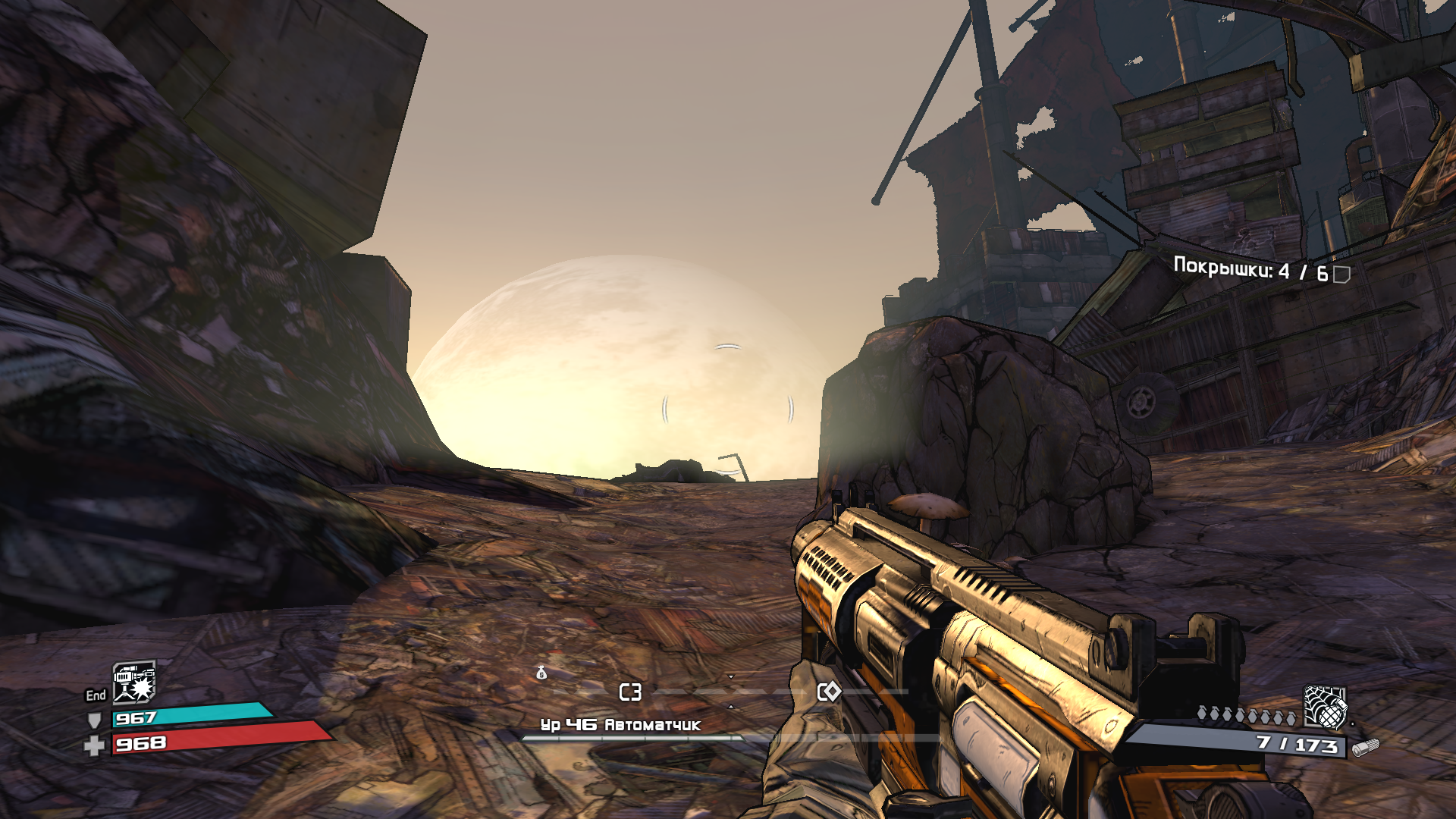Click the money bag compass marker
Screen dimensions: 1456x819
tap(541, 672)
